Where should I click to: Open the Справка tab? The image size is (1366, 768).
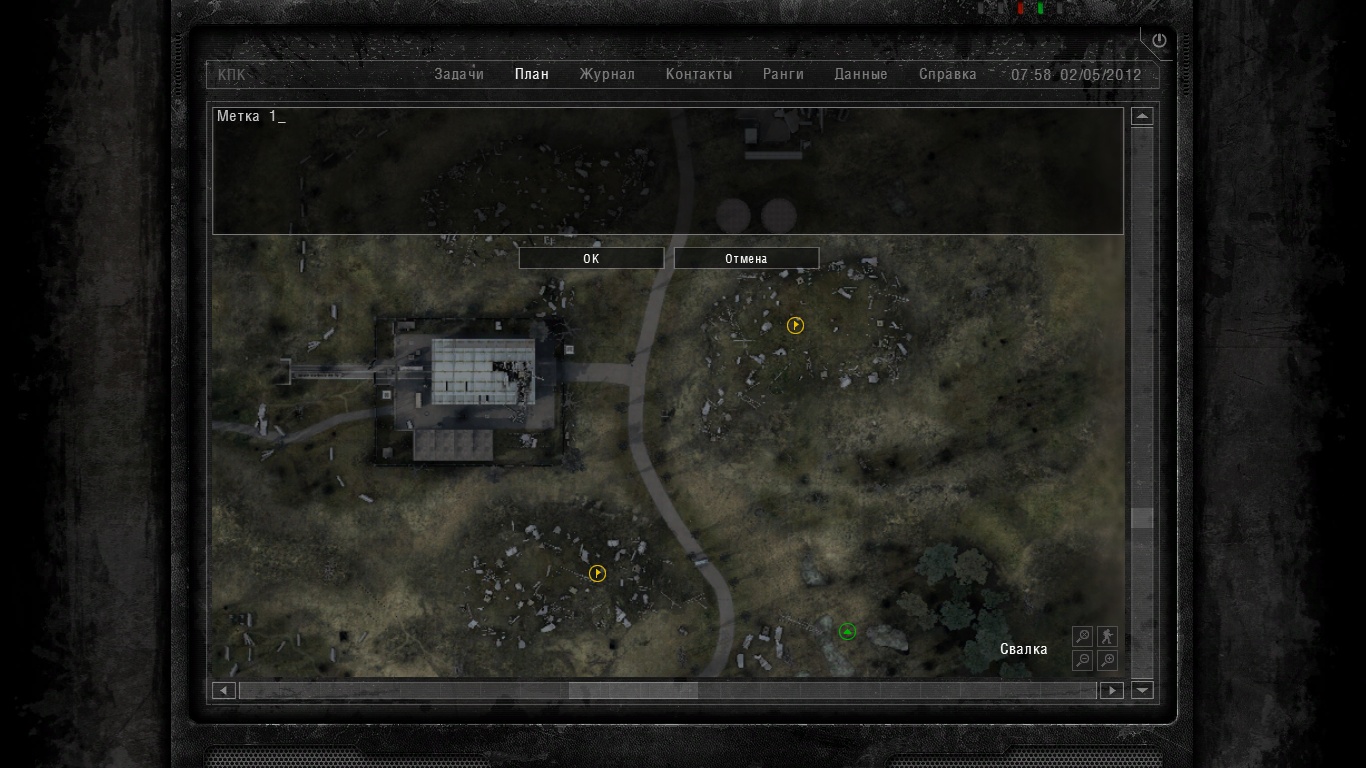[x=948, y=74]
